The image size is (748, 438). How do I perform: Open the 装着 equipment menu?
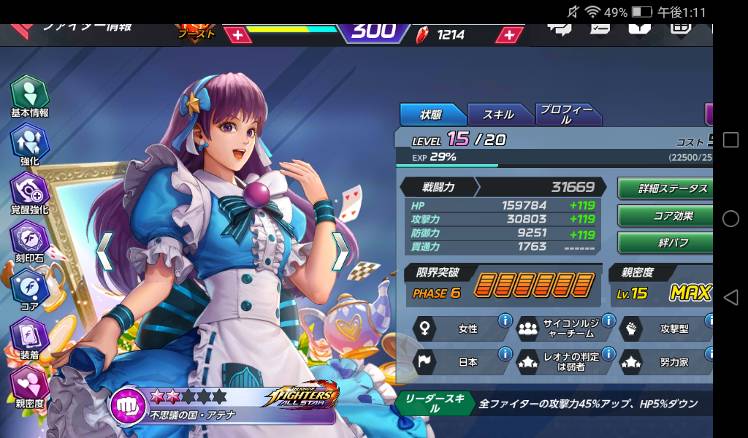(28, 337)
